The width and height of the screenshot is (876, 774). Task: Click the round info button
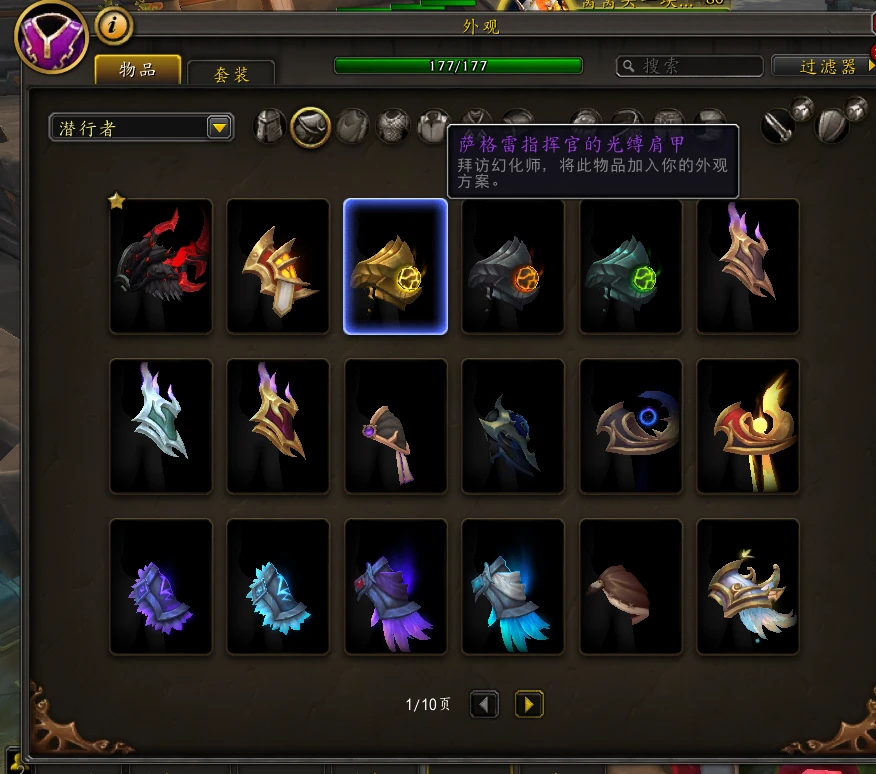[x=114, y=27]
